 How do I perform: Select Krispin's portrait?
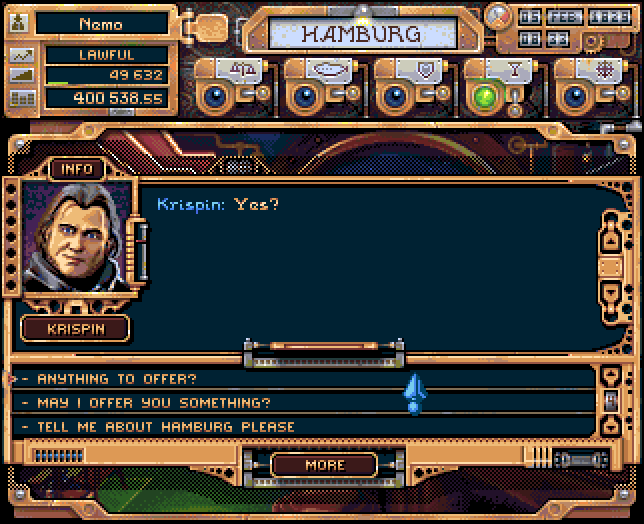(75, 240)
